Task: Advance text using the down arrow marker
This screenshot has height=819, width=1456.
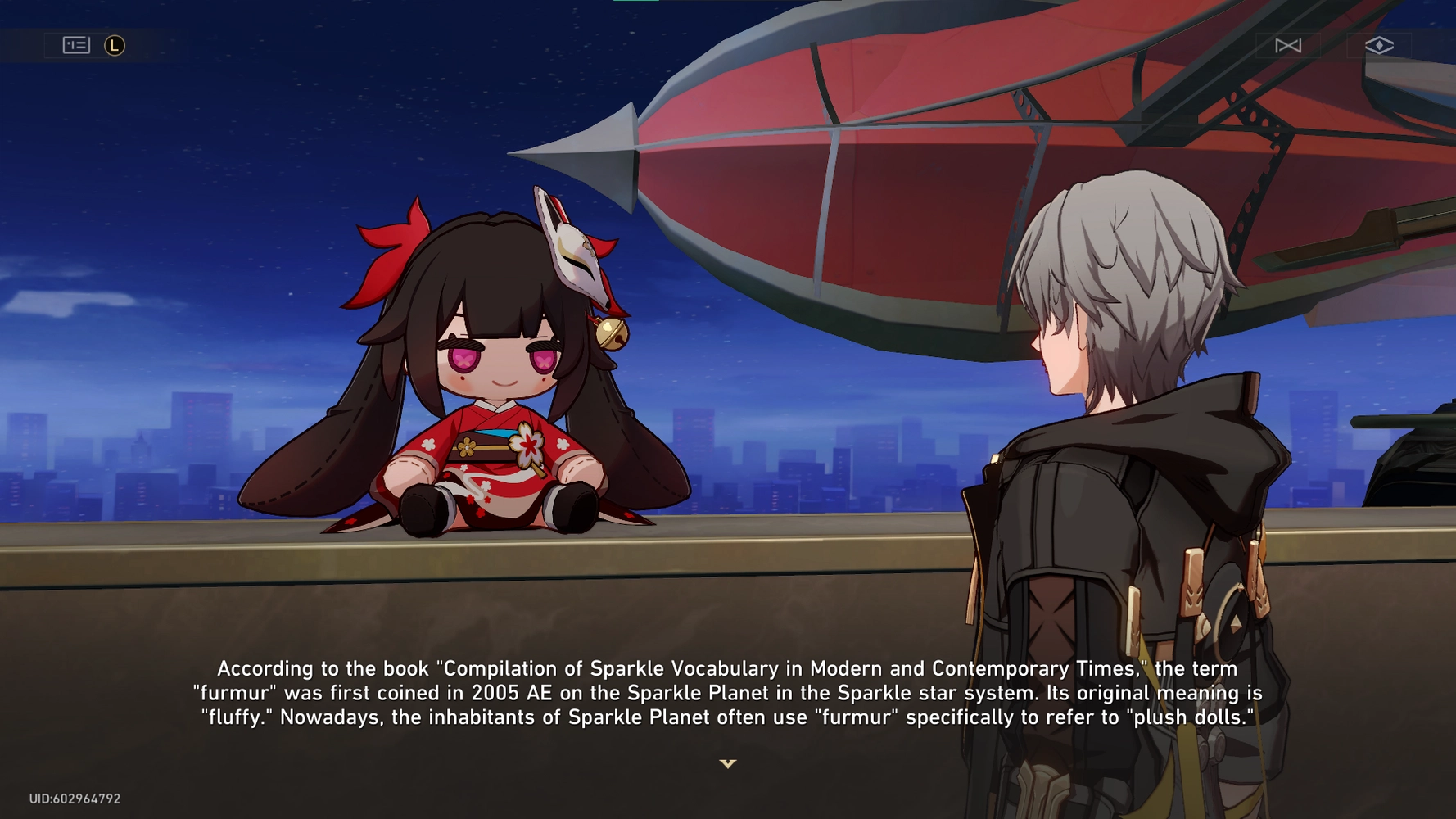Action: click(x=727, y=763)
